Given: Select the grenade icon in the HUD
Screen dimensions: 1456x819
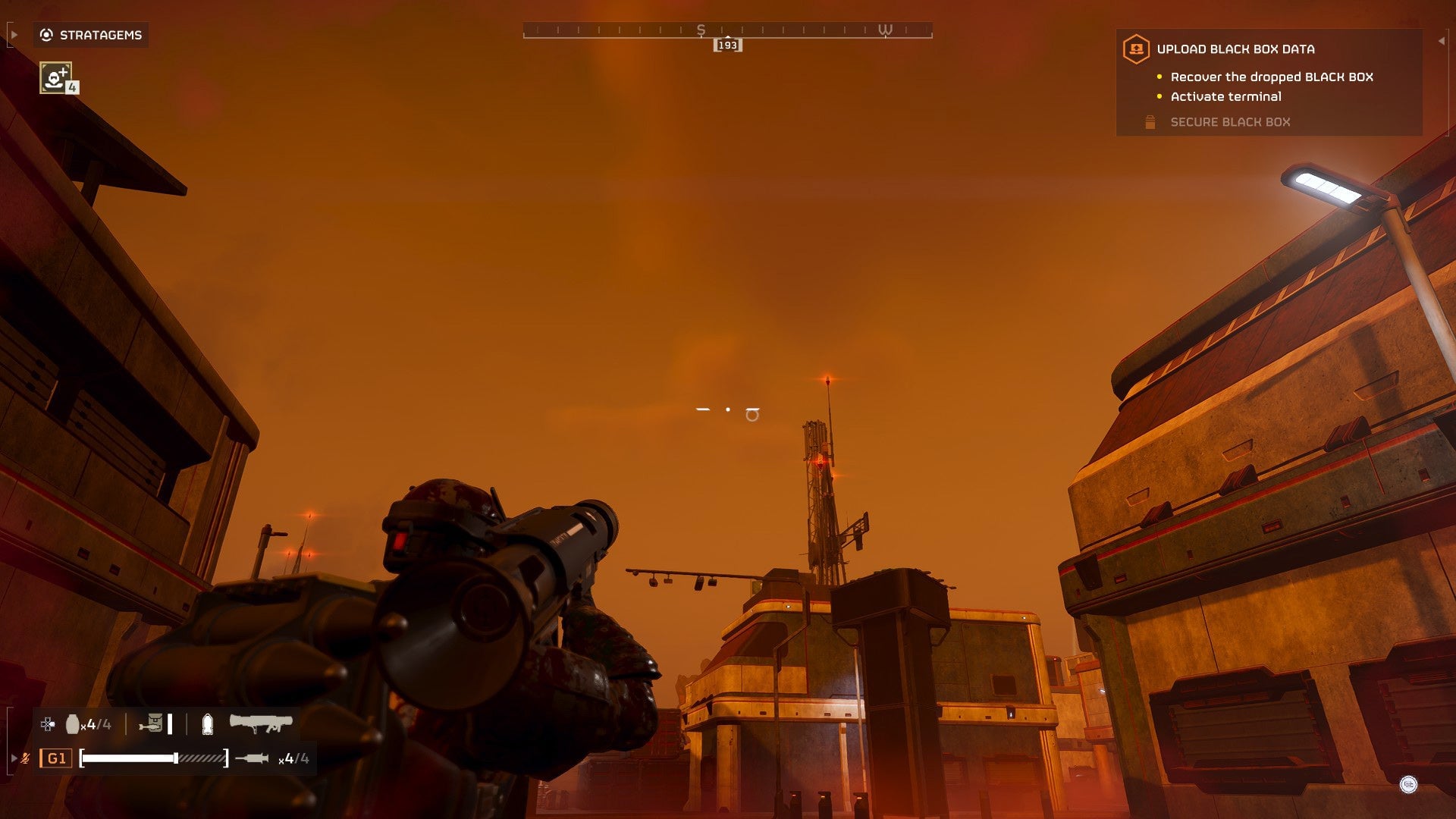Looking at the screenshot, I should [x=74, y=724].
